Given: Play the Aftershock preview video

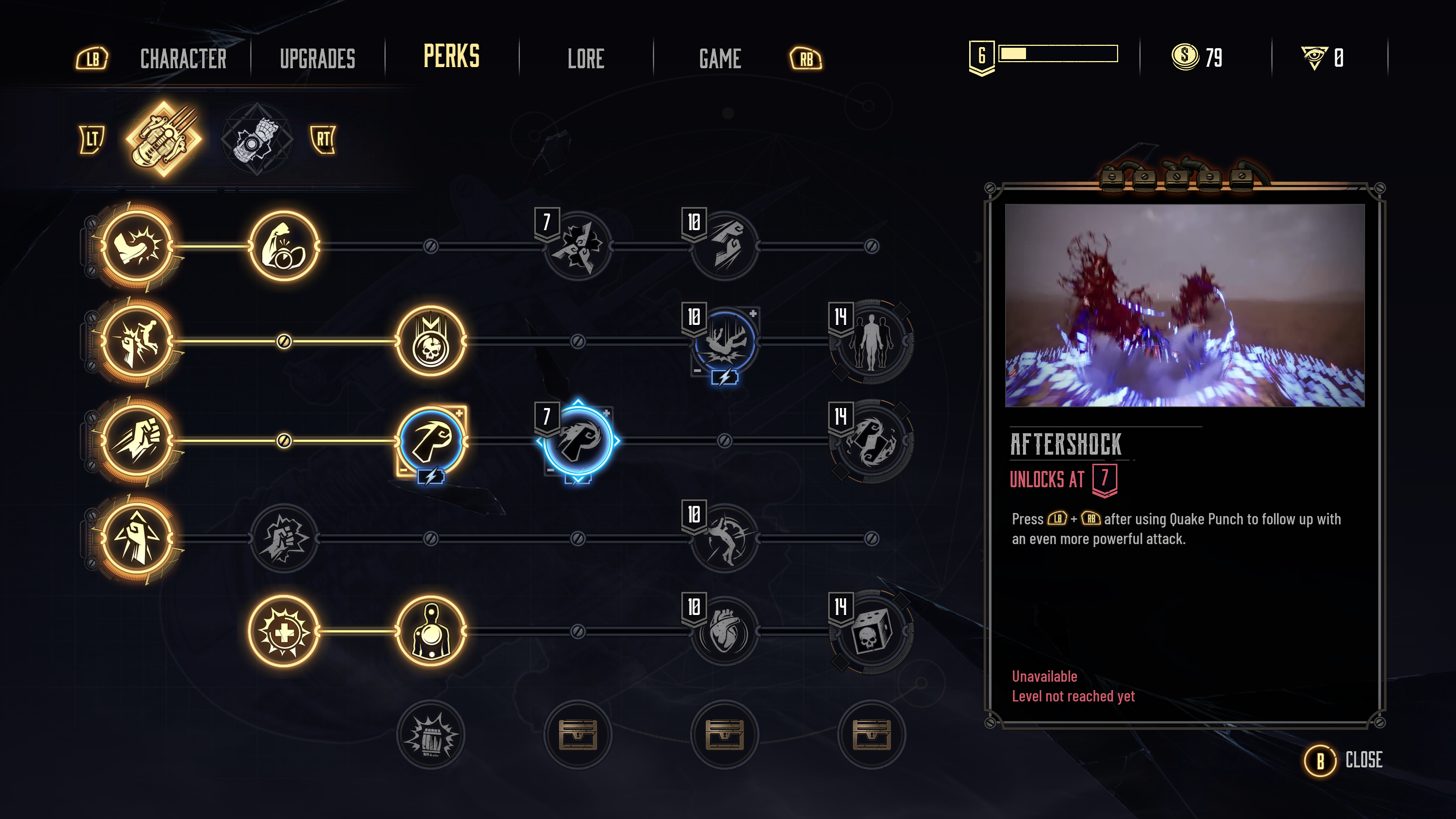Looking at the screenshot, I should 1184,305.
